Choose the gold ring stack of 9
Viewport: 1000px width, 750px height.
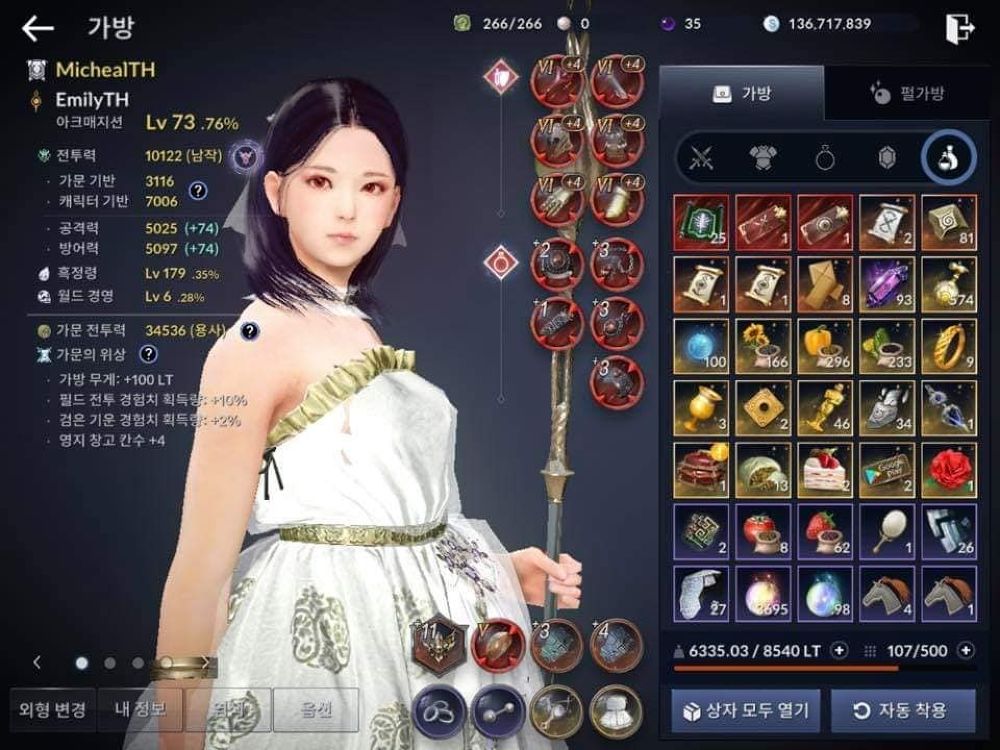948,346
